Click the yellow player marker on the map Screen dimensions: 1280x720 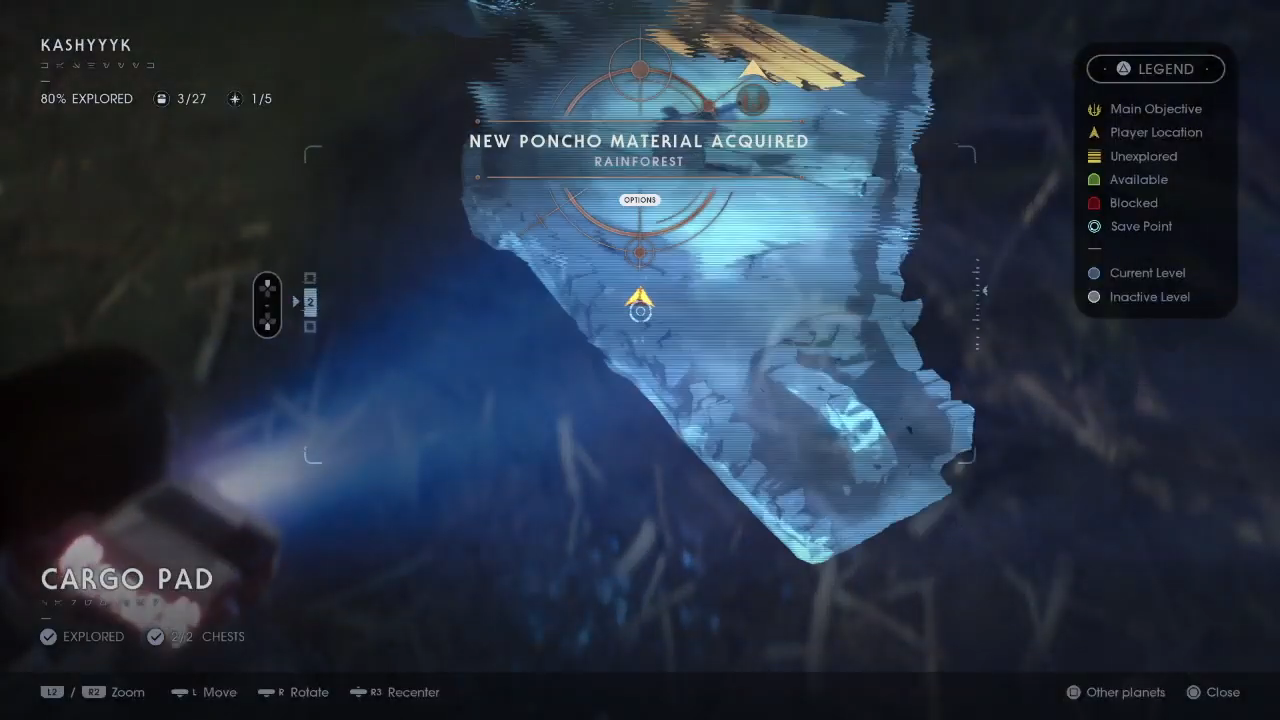[x=639, y=298]
